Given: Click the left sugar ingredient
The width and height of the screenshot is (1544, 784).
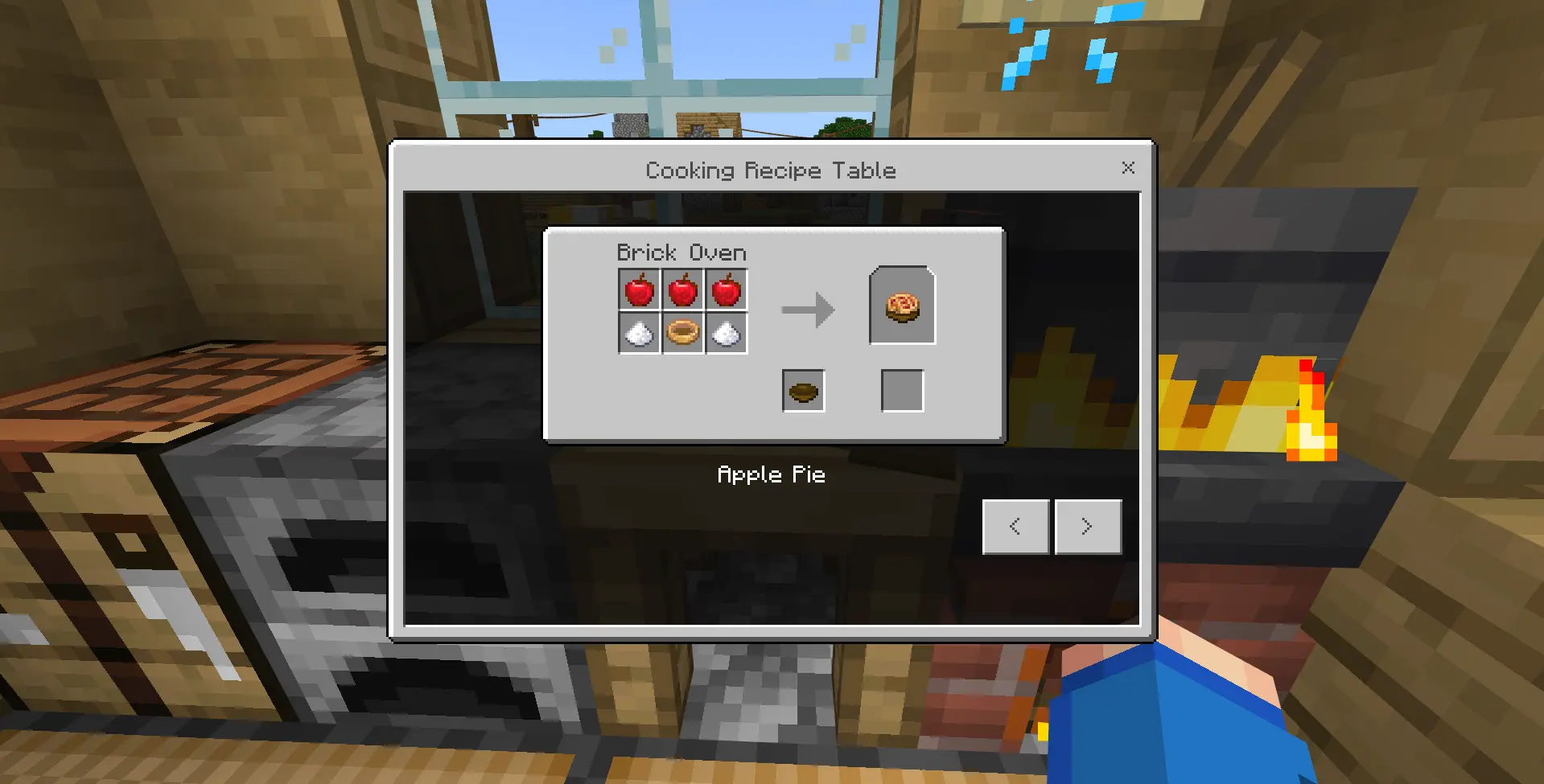Looking at the screenshot, I should (x=640, y=333).
